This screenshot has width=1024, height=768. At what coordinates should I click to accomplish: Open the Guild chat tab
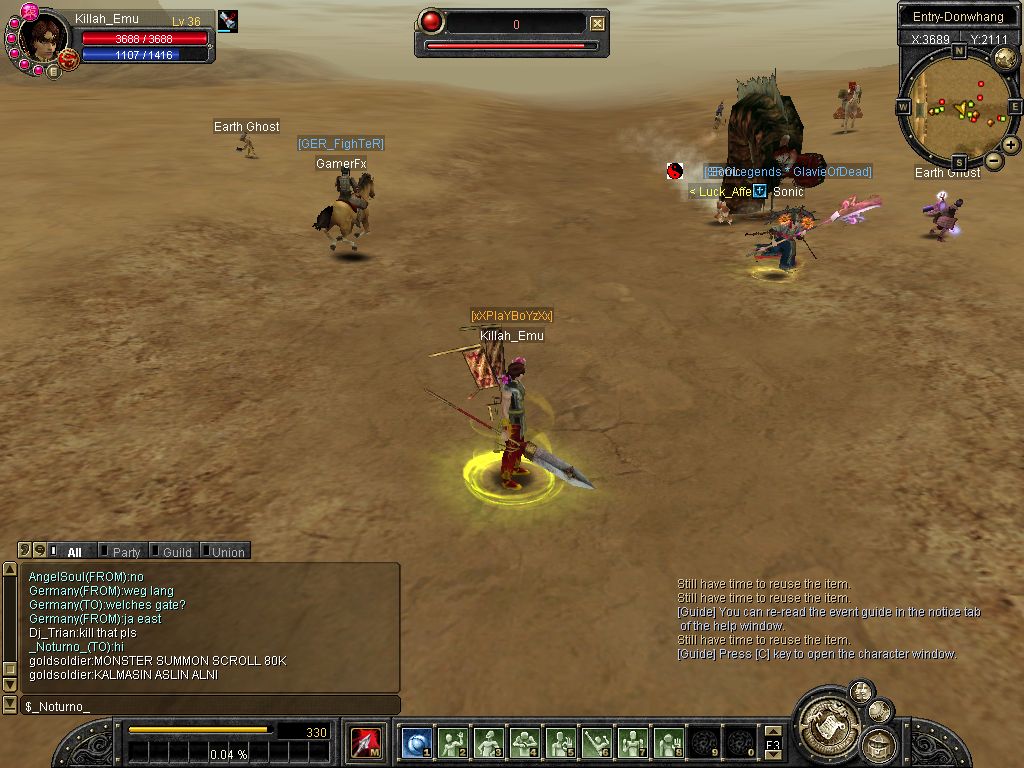pyautogui.click(x=176, y=552)
